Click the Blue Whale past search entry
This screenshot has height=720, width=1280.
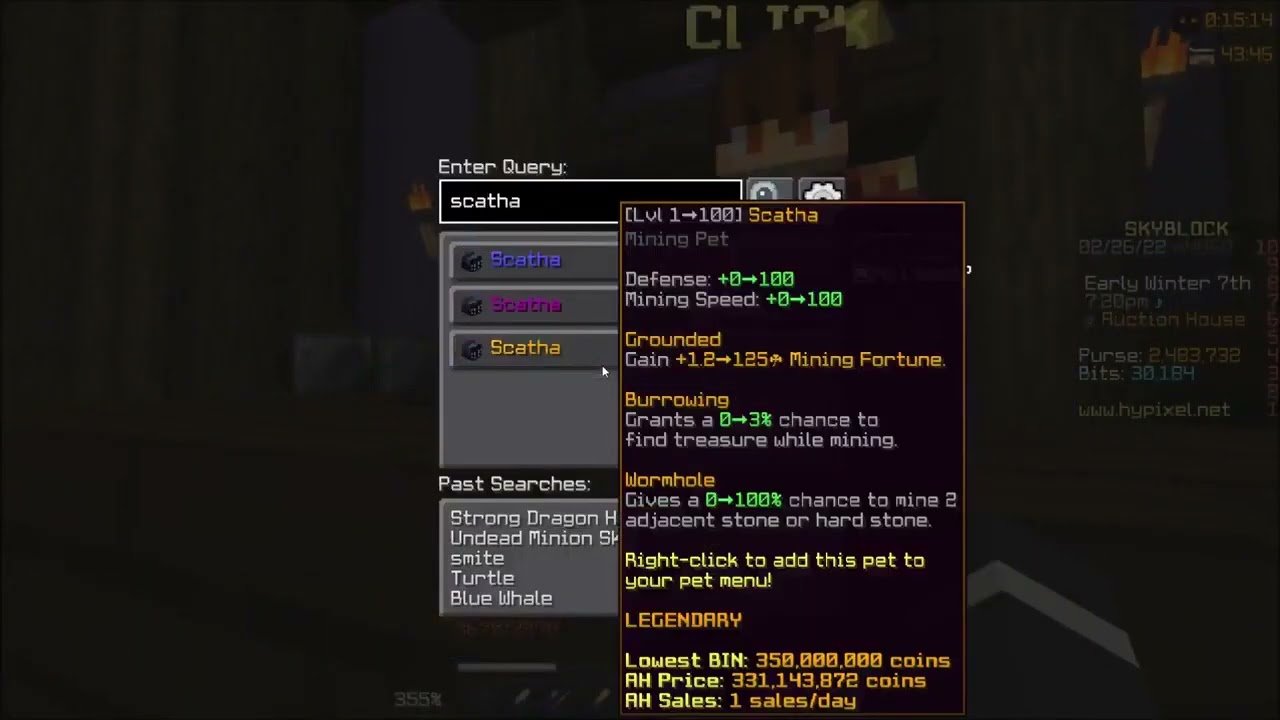point(501,598)
